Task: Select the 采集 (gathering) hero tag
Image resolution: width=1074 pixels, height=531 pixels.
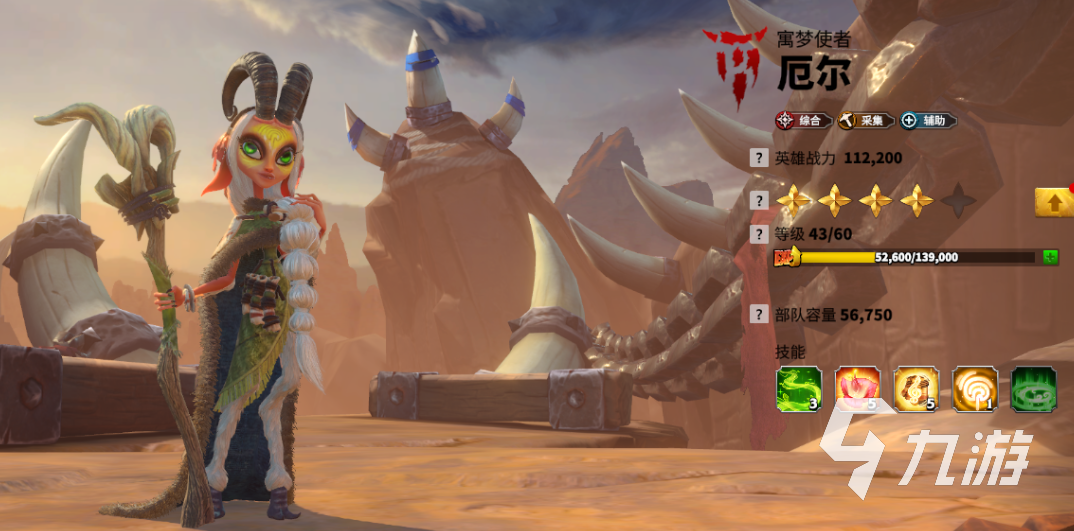Action: 866,121
